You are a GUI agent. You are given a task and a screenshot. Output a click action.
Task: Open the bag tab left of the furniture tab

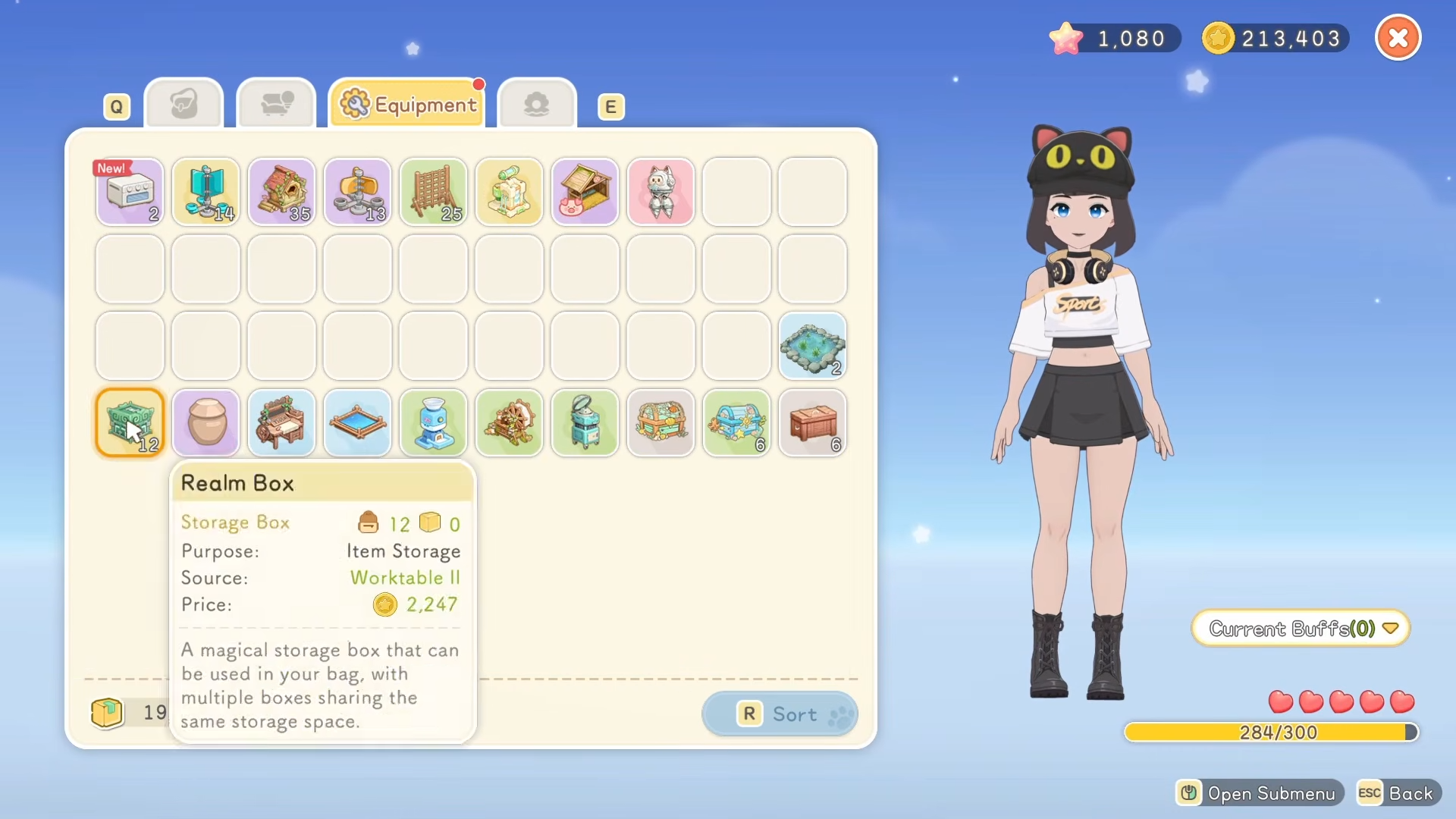[184, 105]
